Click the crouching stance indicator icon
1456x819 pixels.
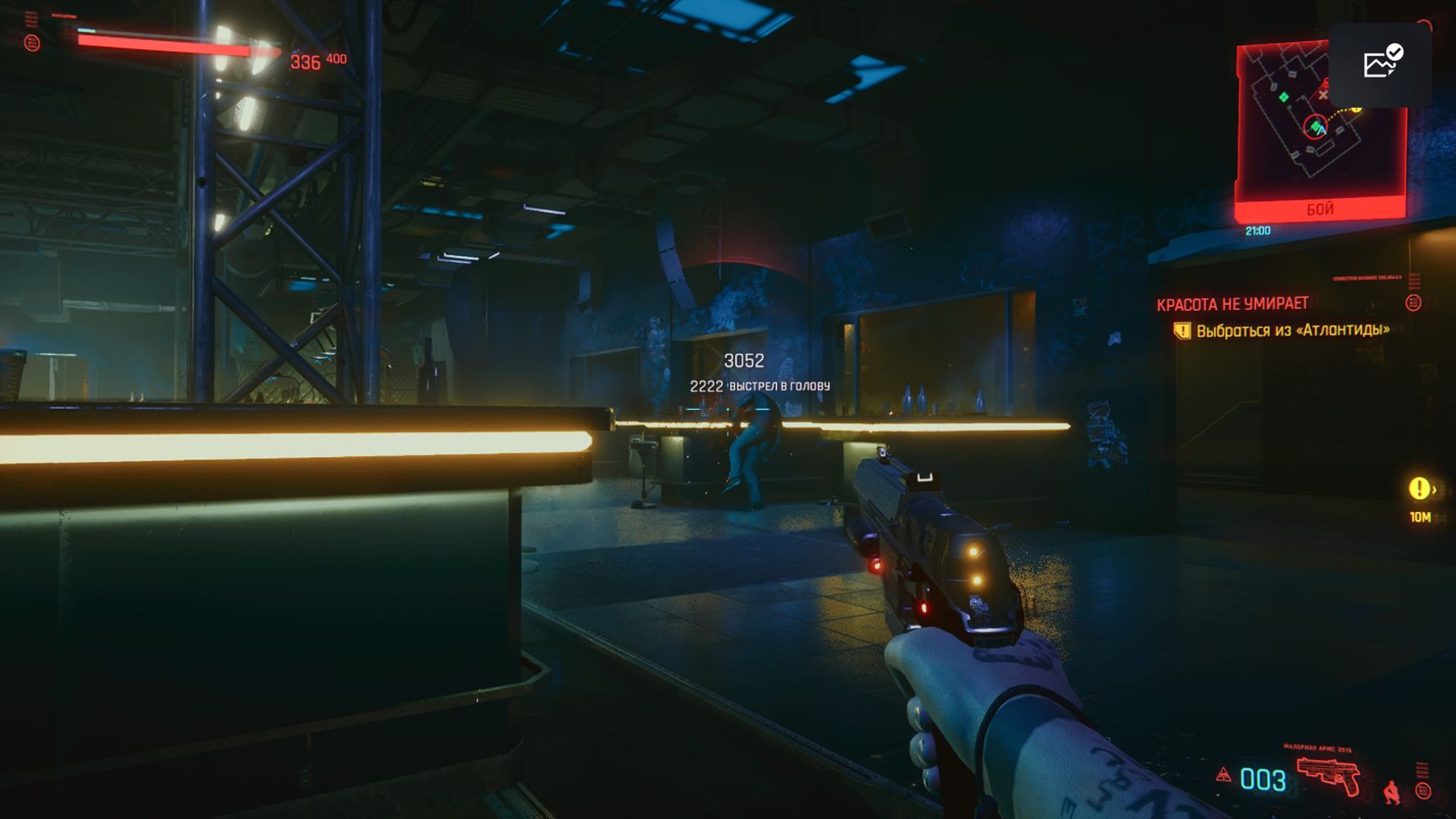point(1391,792)
